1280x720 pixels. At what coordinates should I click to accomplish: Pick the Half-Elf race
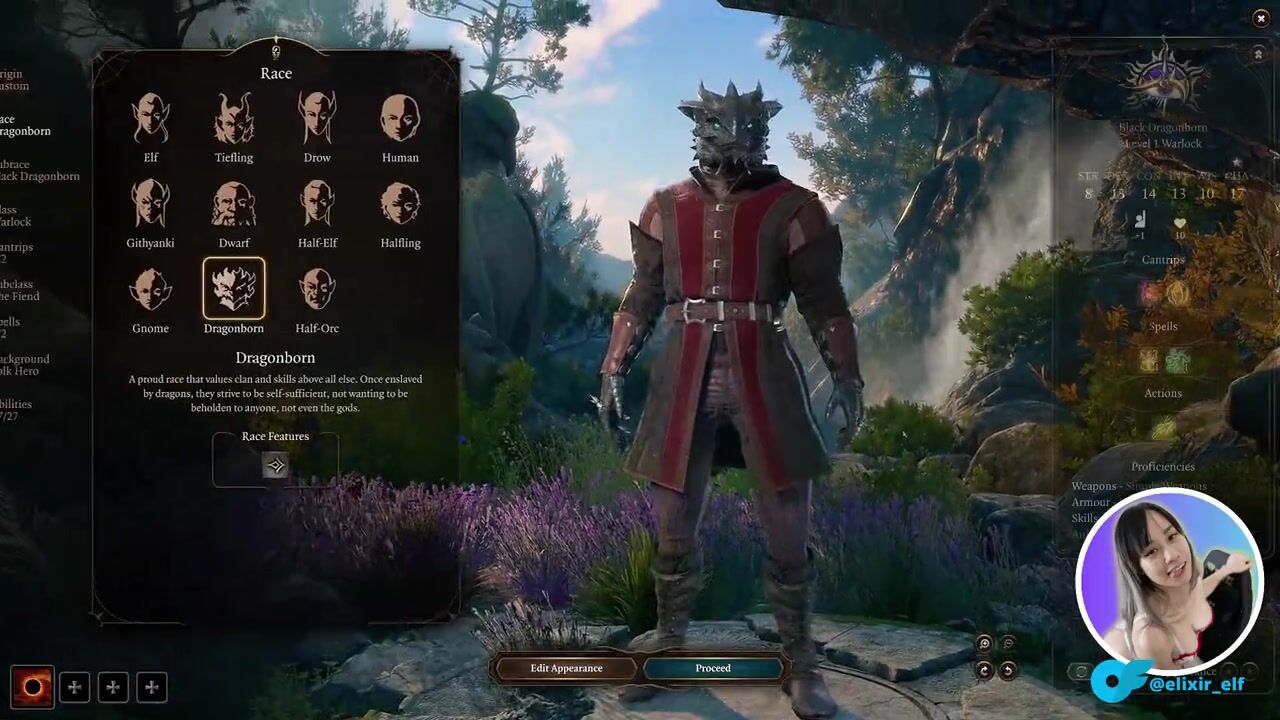tap(317, 204)
